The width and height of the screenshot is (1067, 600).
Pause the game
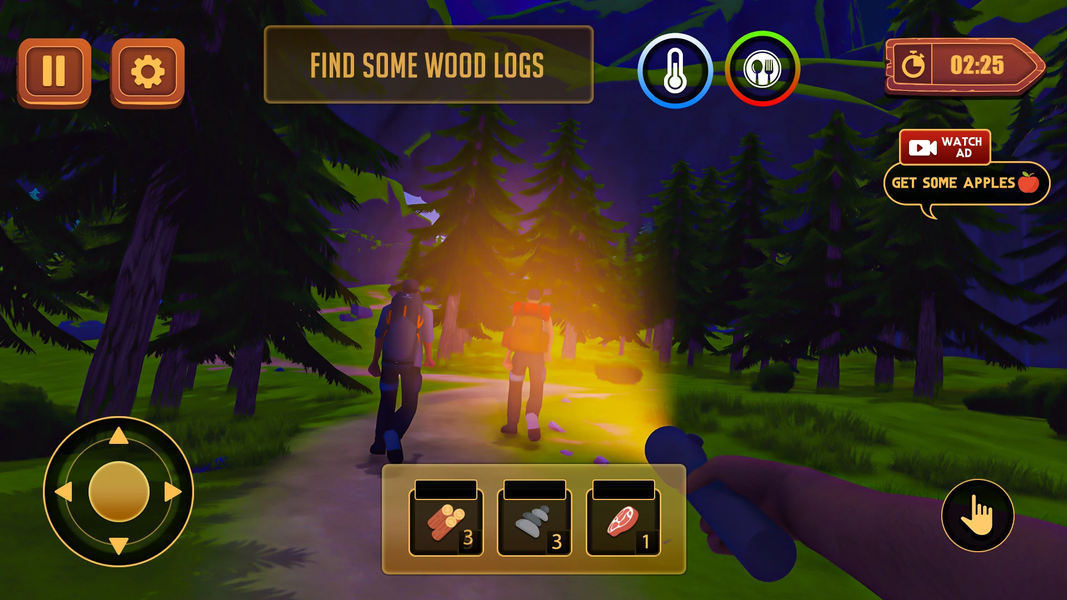54,72
